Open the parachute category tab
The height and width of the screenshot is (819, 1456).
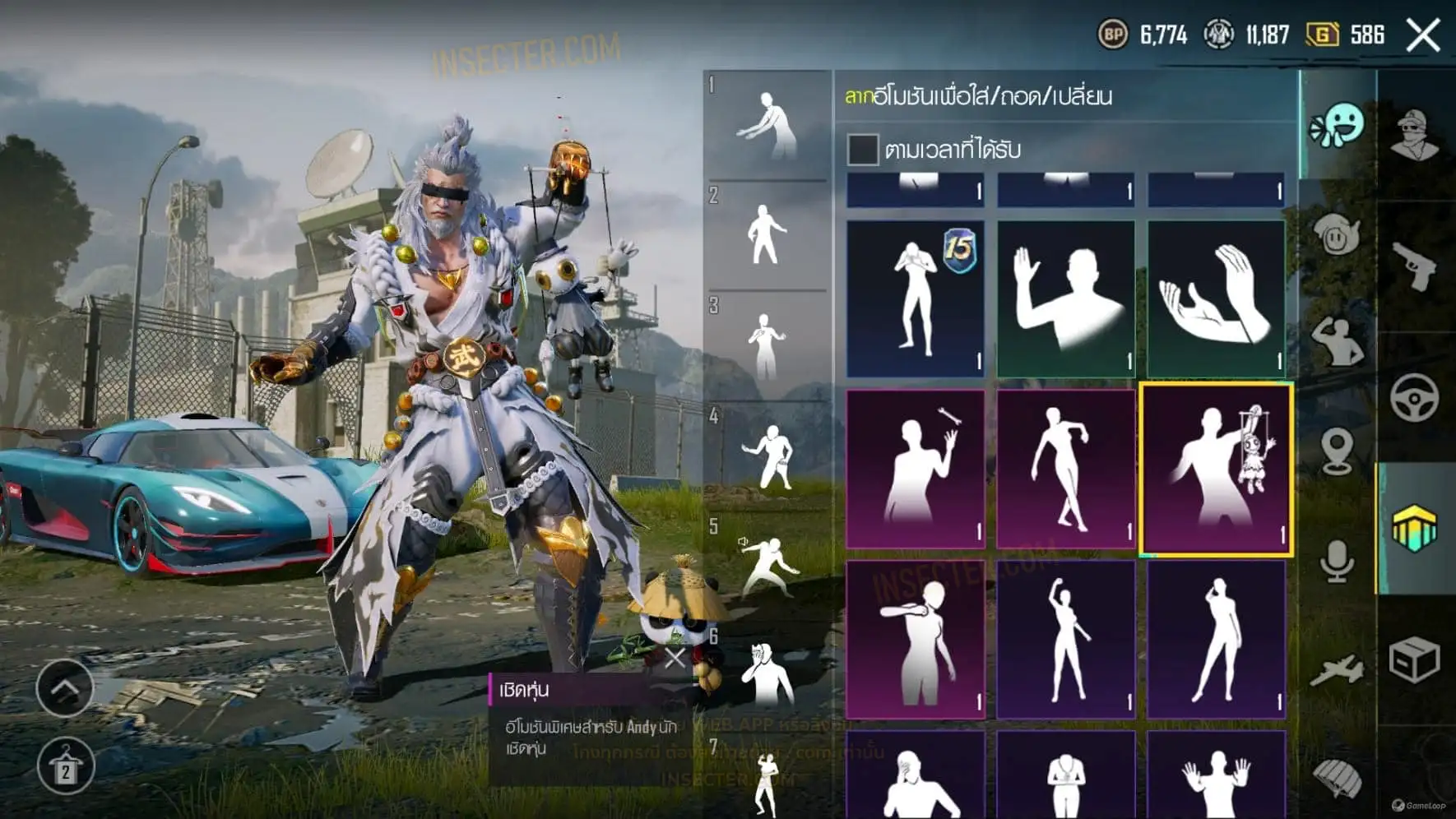(1338, 777)
